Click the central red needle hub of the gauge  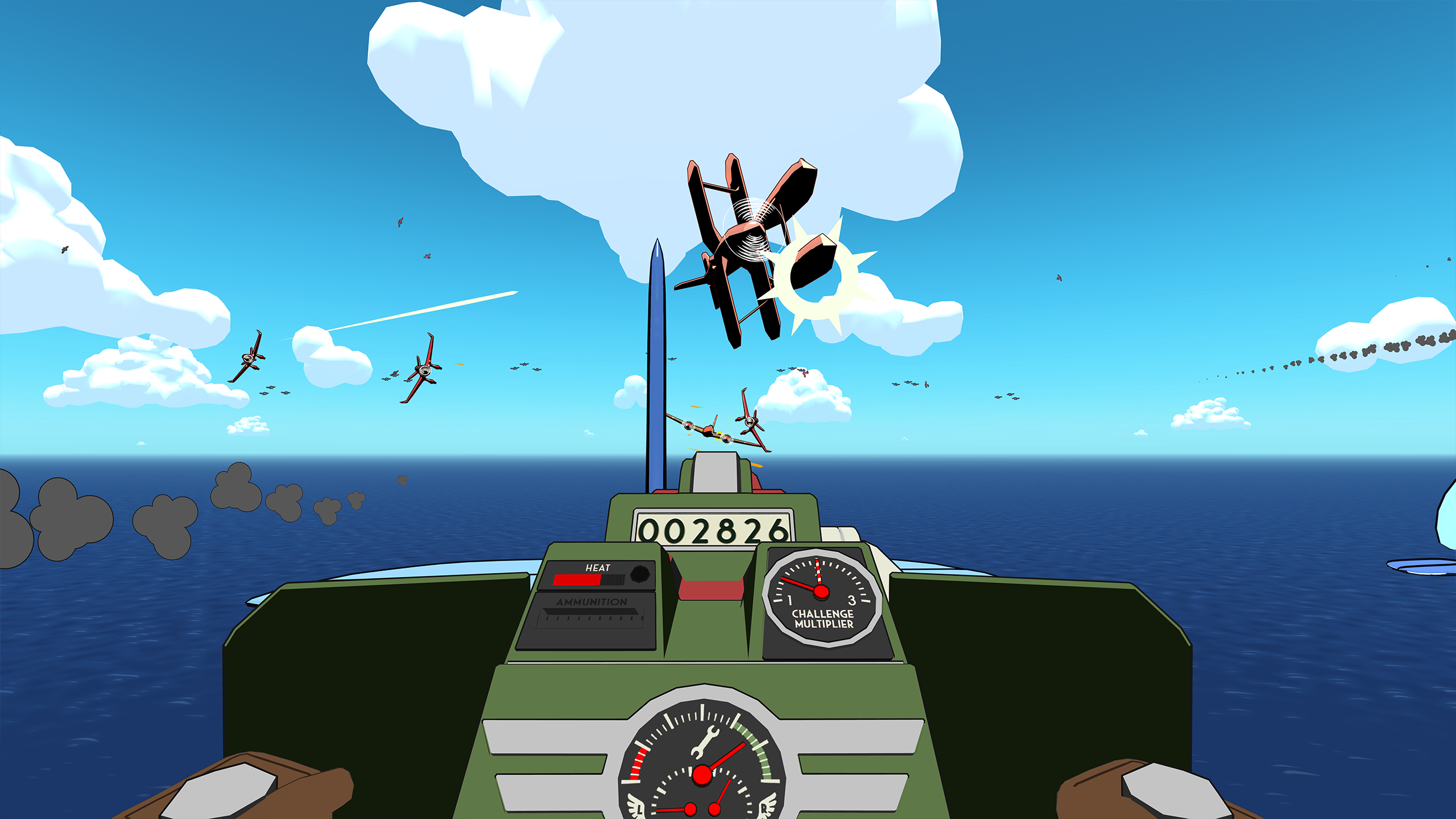pyautogui.click(x=702, y=774)
